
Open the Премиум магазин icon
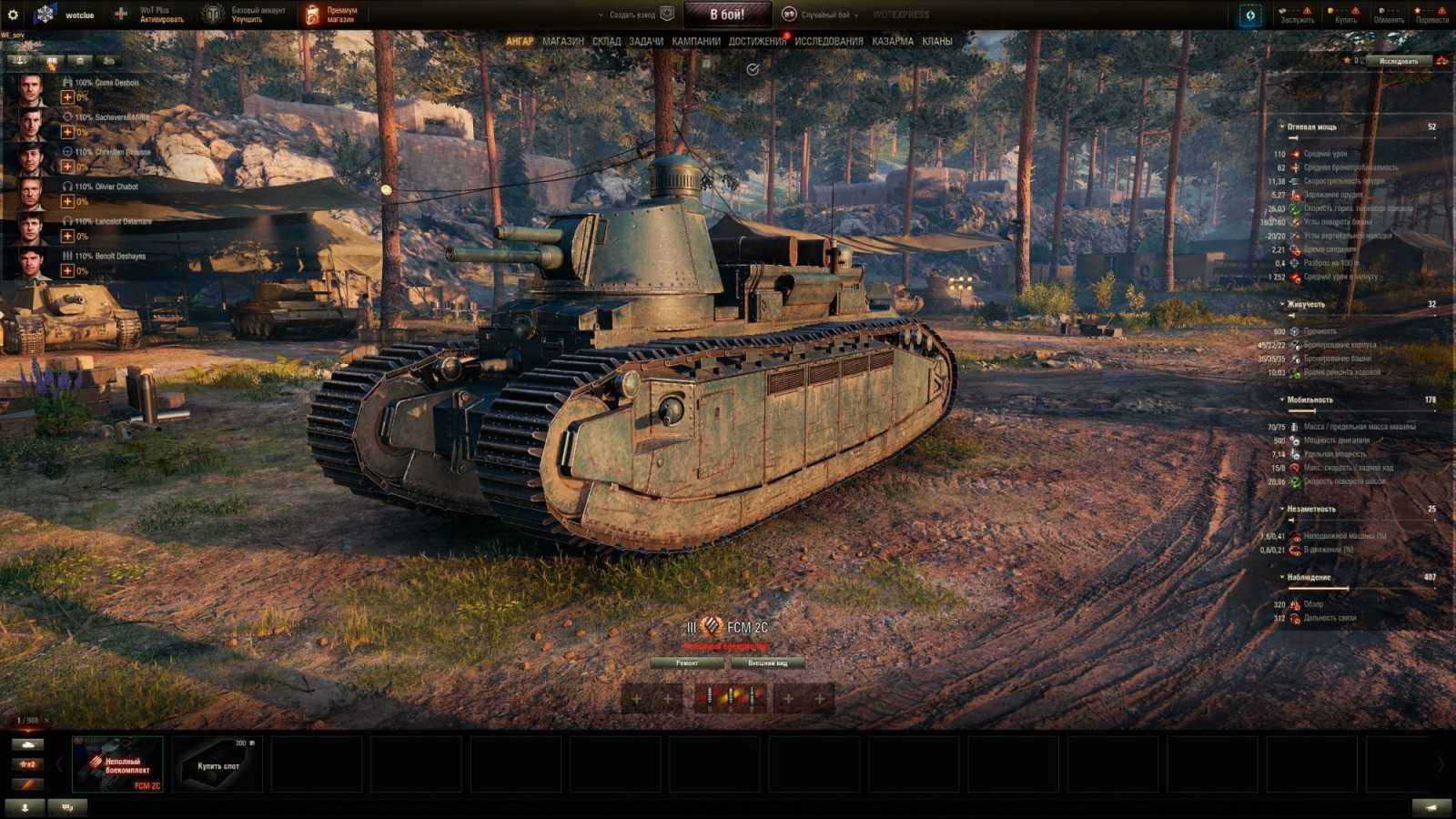pos(312,12)
